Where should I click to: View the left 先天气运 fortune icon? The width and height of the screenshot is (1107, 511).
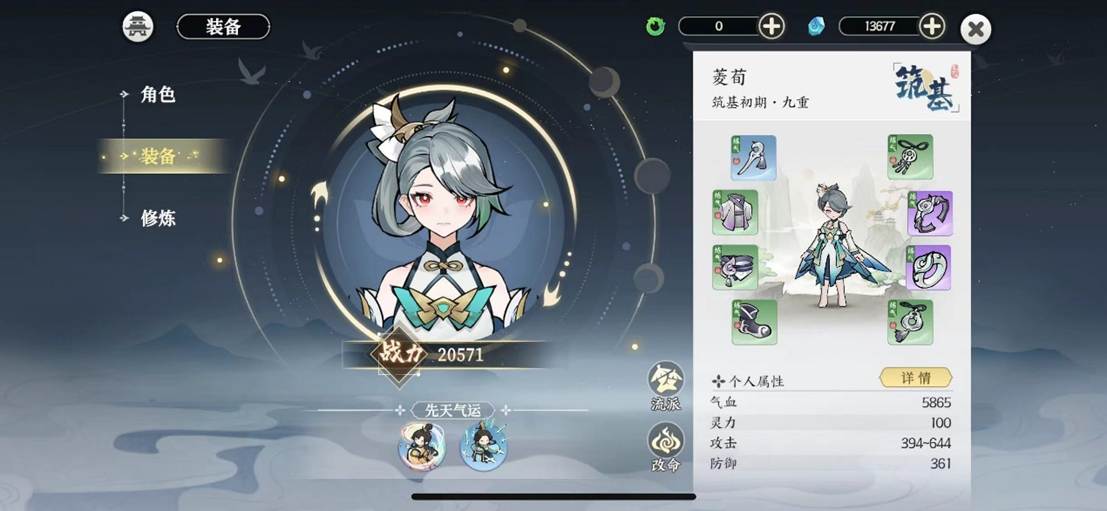pos(422,447)
